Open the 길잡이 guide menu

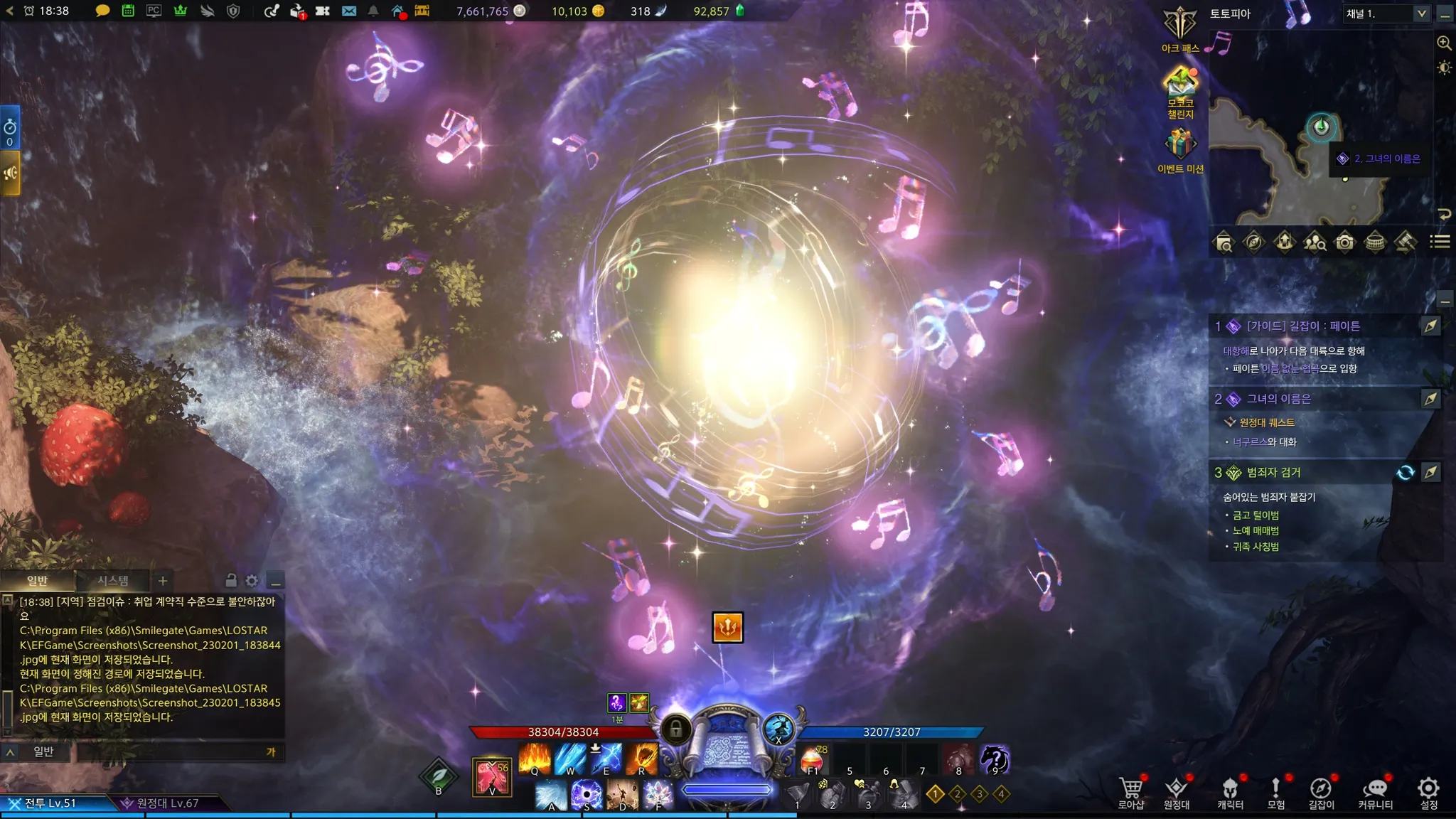pos(1321,791)
